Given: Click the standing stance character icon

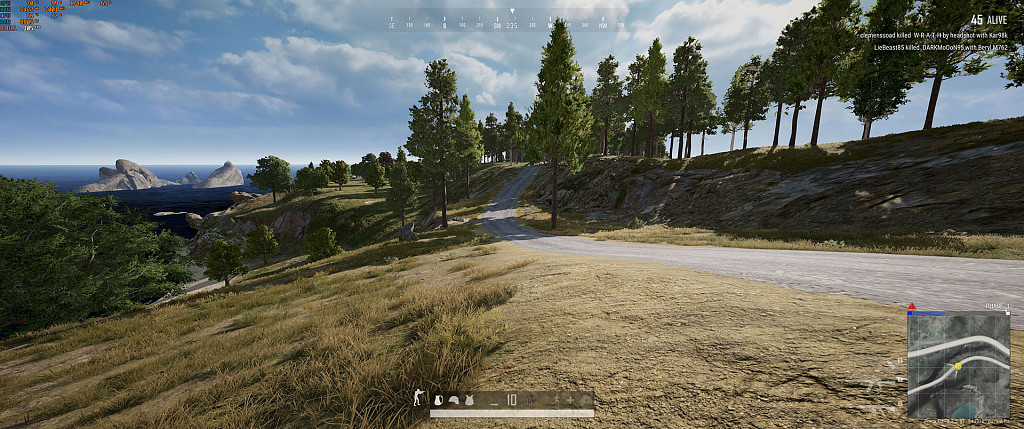Looking at the screenshot, I should (x=418, y=398).
